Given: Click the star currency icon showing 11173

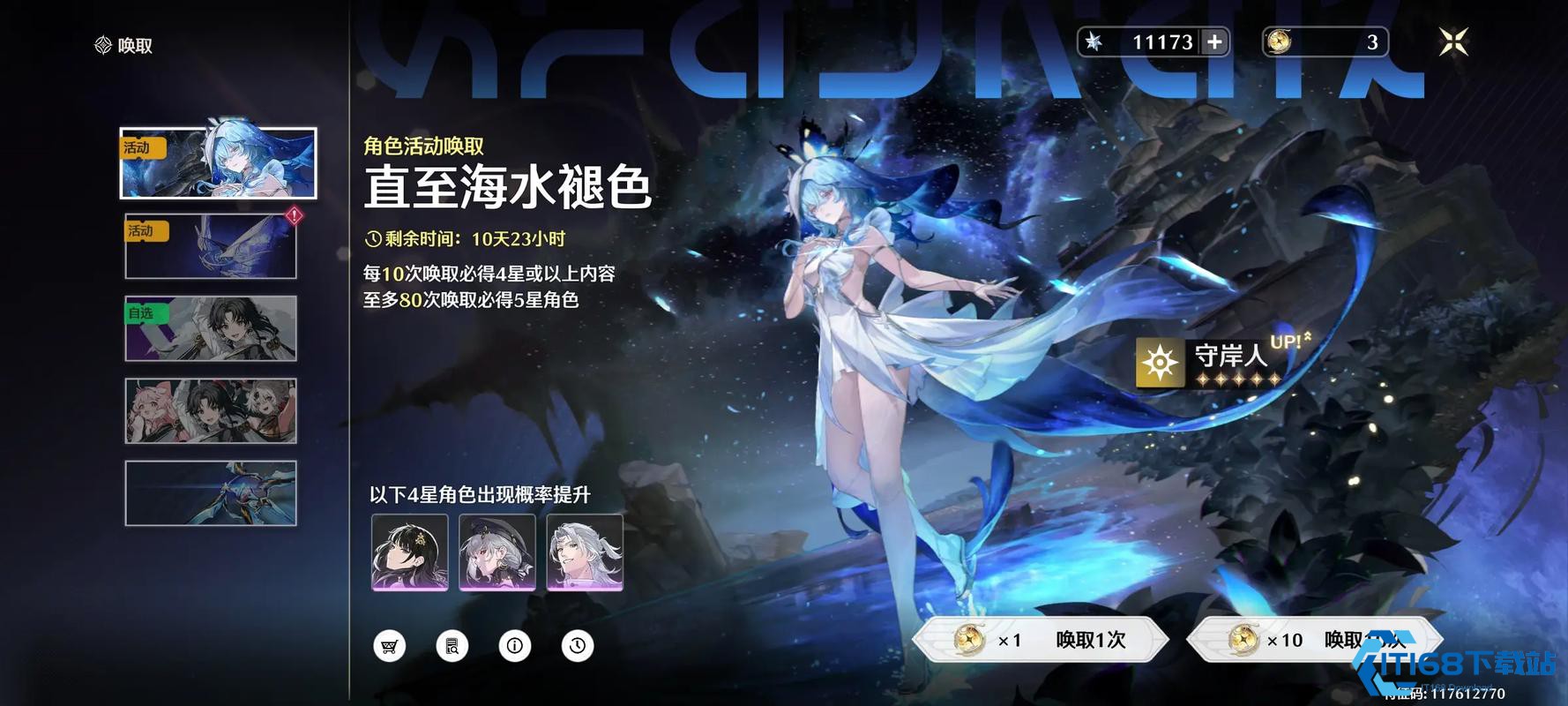Looking at the screenshot, I should tap(1094, 41).
